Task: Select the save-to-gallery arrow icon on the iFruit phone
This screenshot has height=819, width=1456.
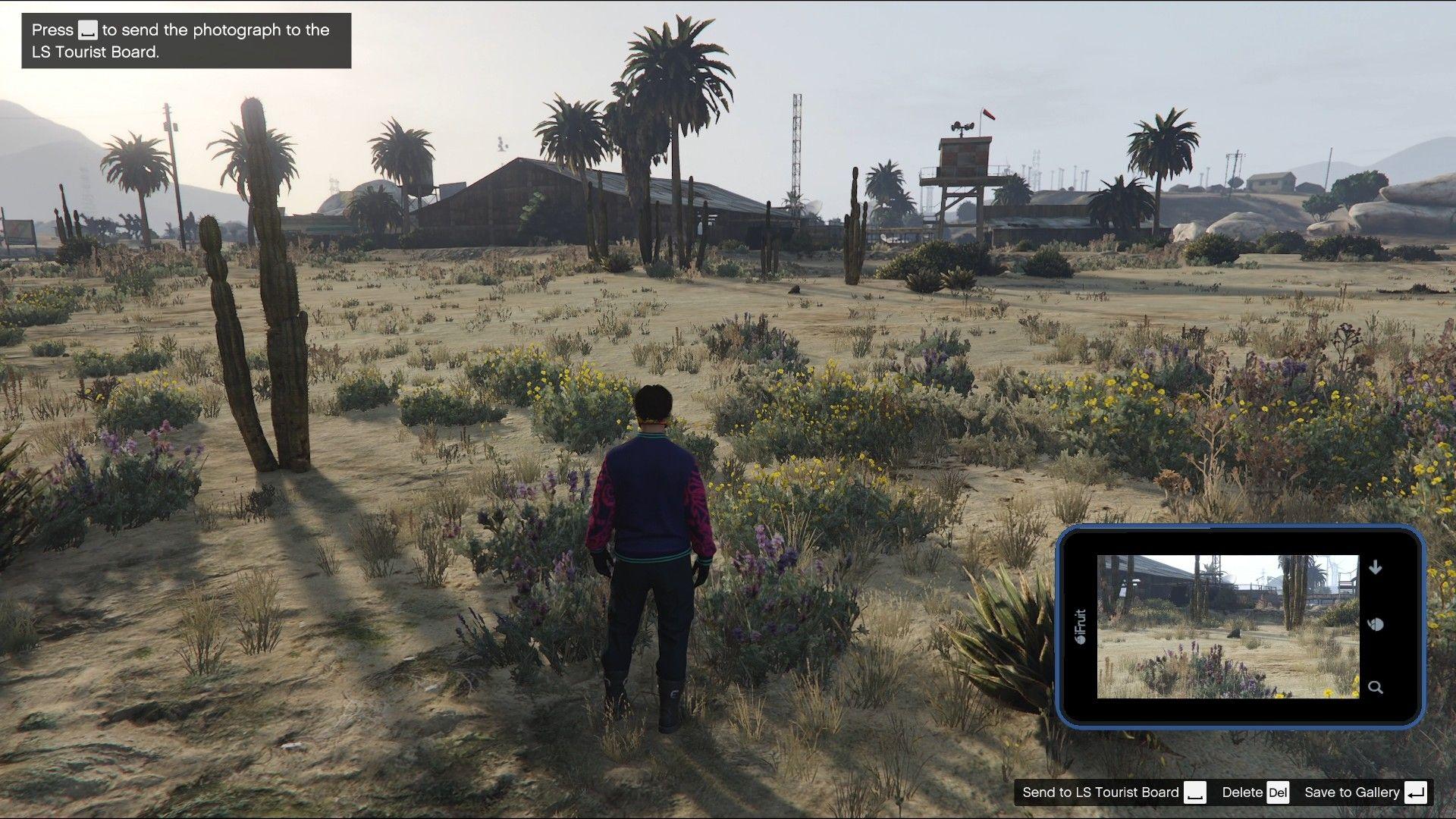Action: tap(1376, 567)
